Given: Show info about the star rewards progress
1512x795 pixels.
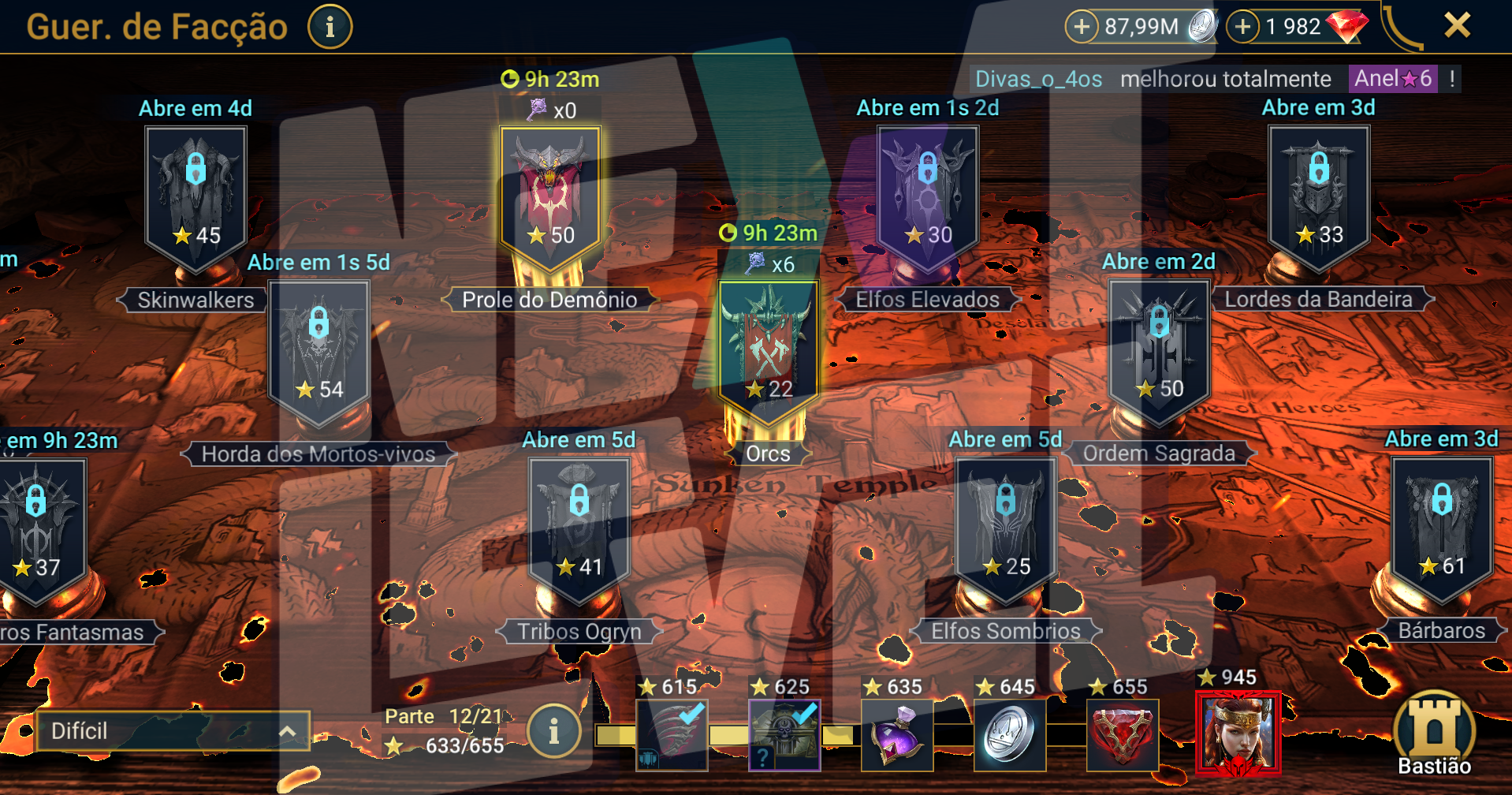Looking at the screenshot, I should 553,731.
